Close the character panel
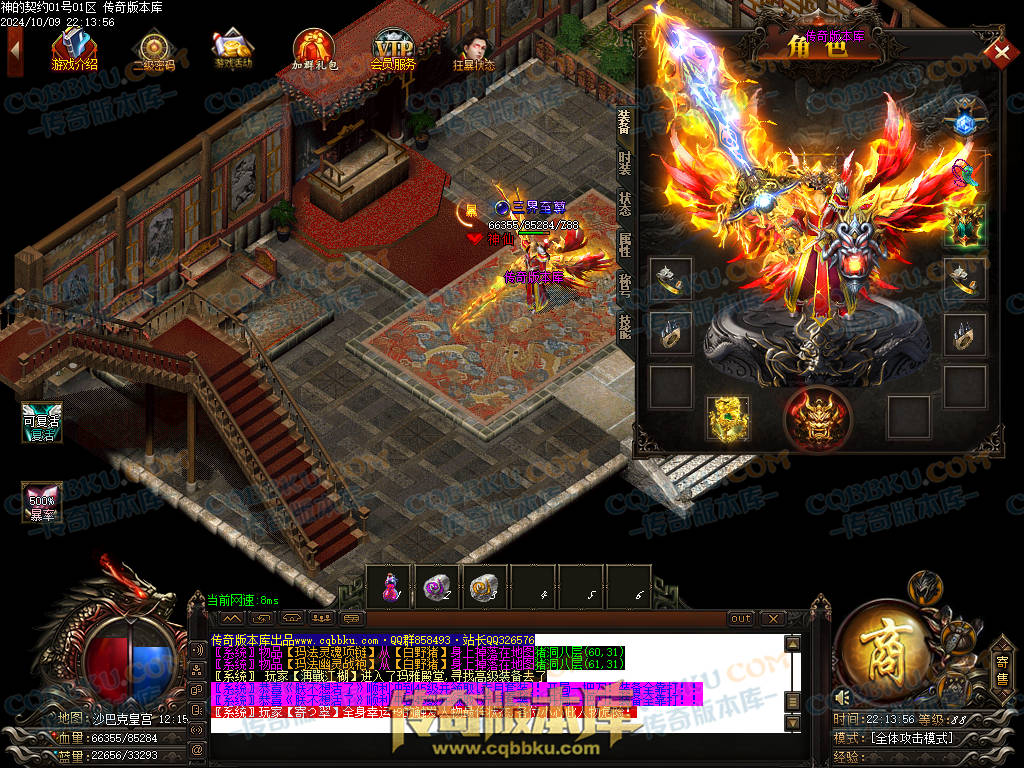This screenshot has width=1024, height=768. (997, 52)
